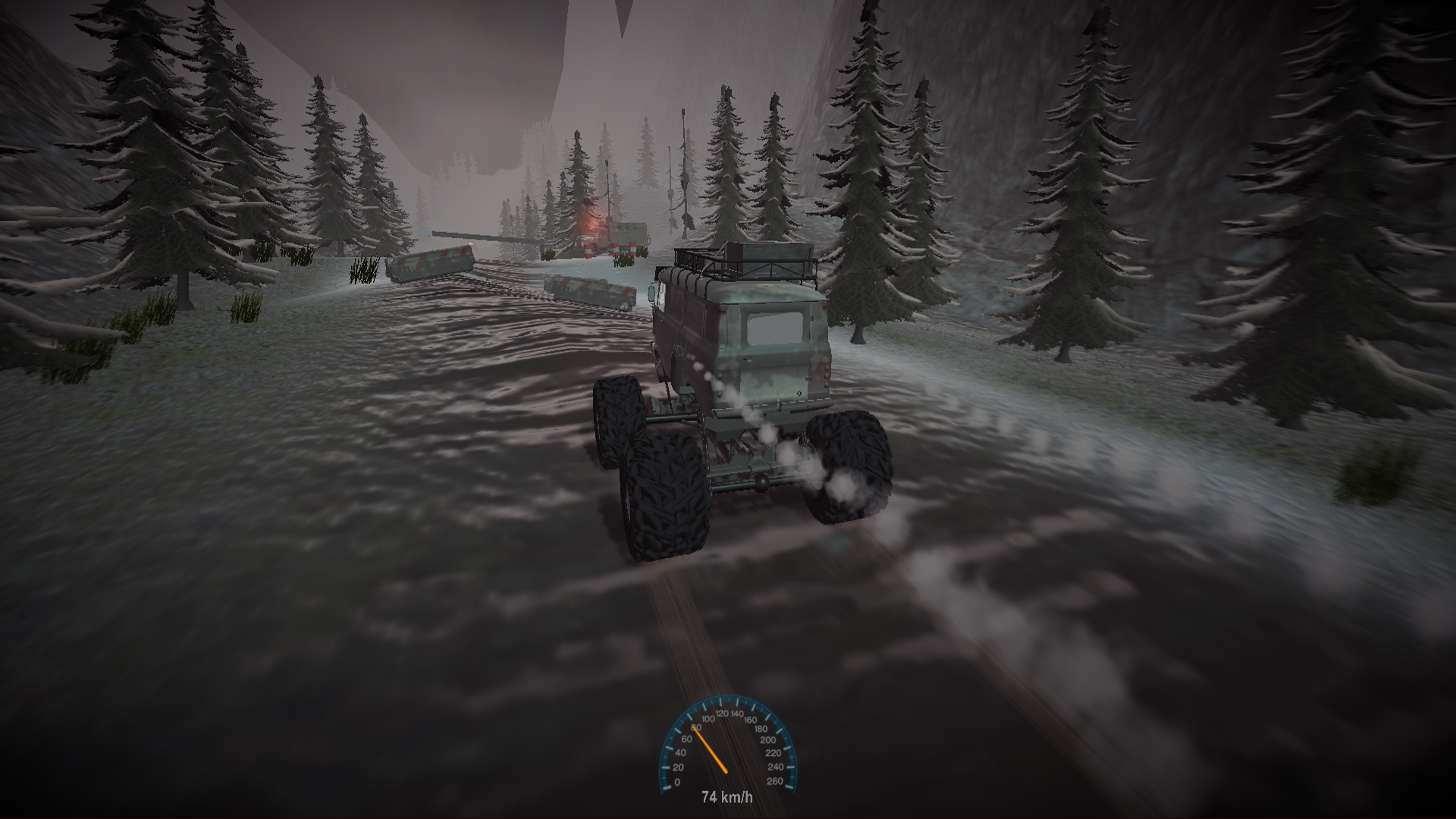Click the 0 mark on the speedometer
Screen dimensions: 1456x819
[677, 782]
